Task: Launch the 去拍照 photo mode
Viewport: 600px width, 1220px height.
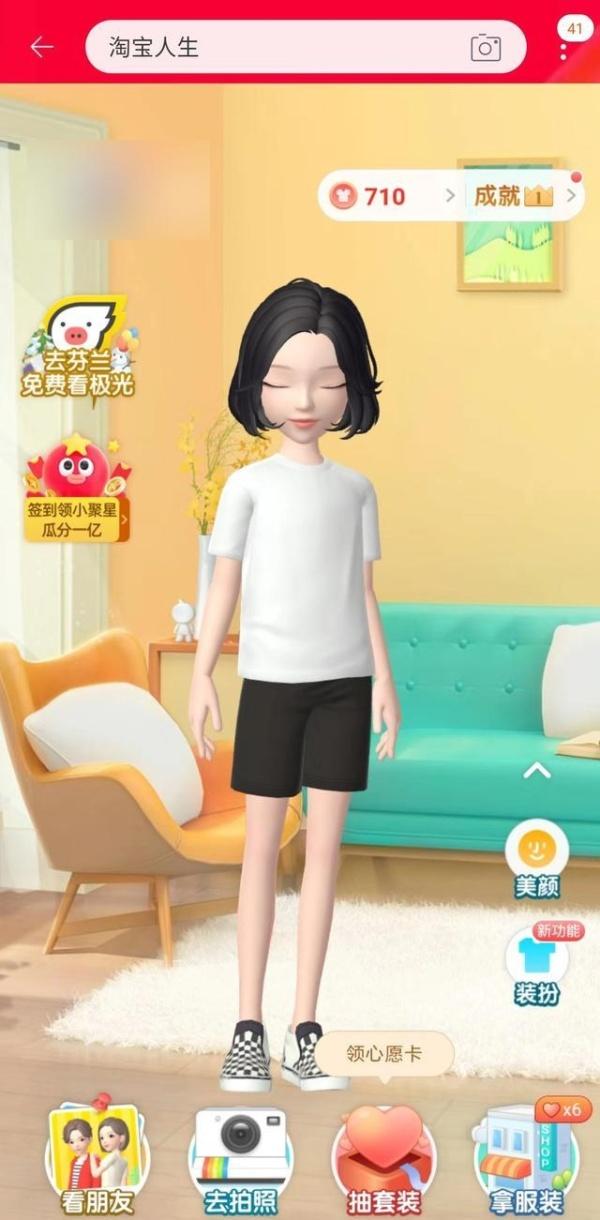Action: (240, 1160)
